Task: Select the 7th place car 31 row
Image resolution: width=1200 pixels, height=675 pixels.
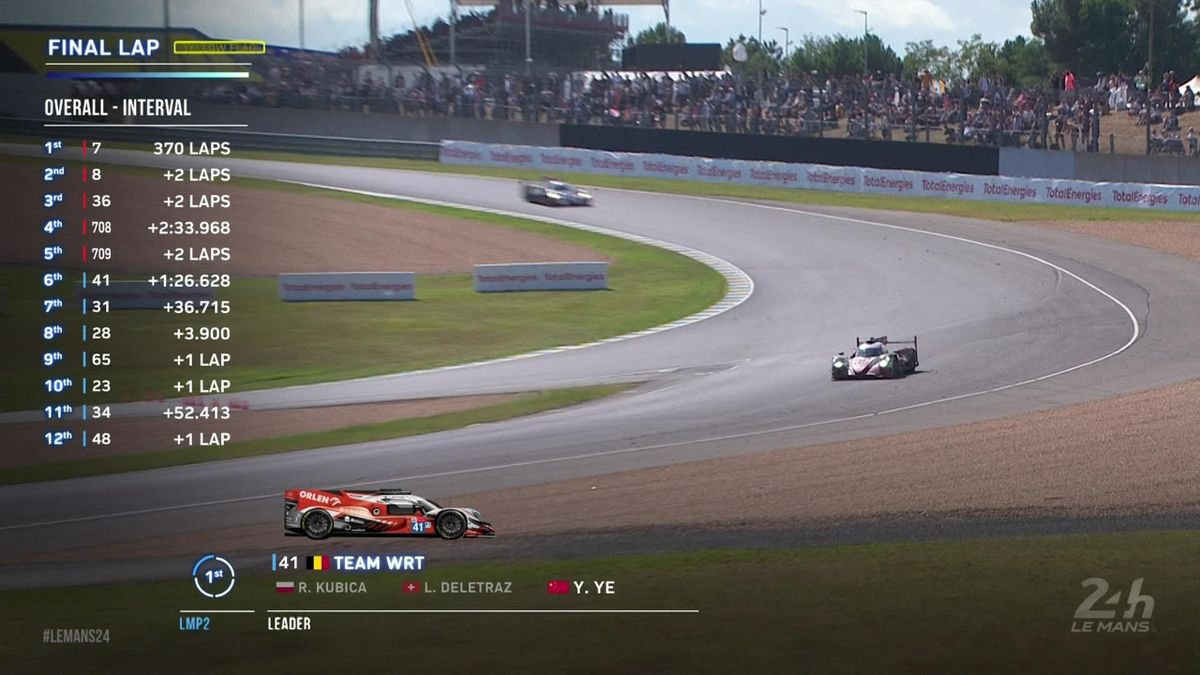Action: [x=137, y=307]
